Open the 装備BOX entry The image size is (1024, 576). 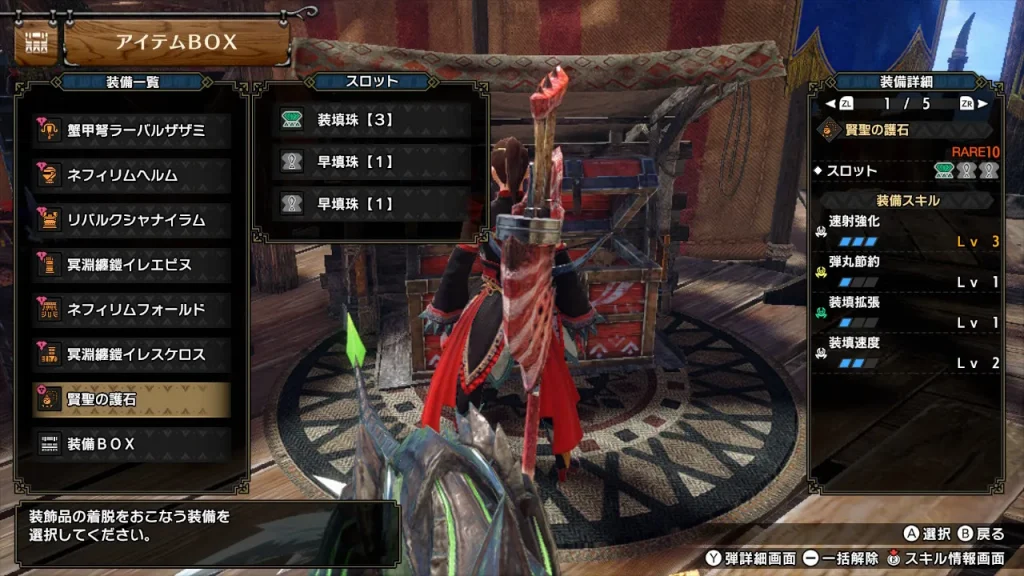(x=131, y=443)
